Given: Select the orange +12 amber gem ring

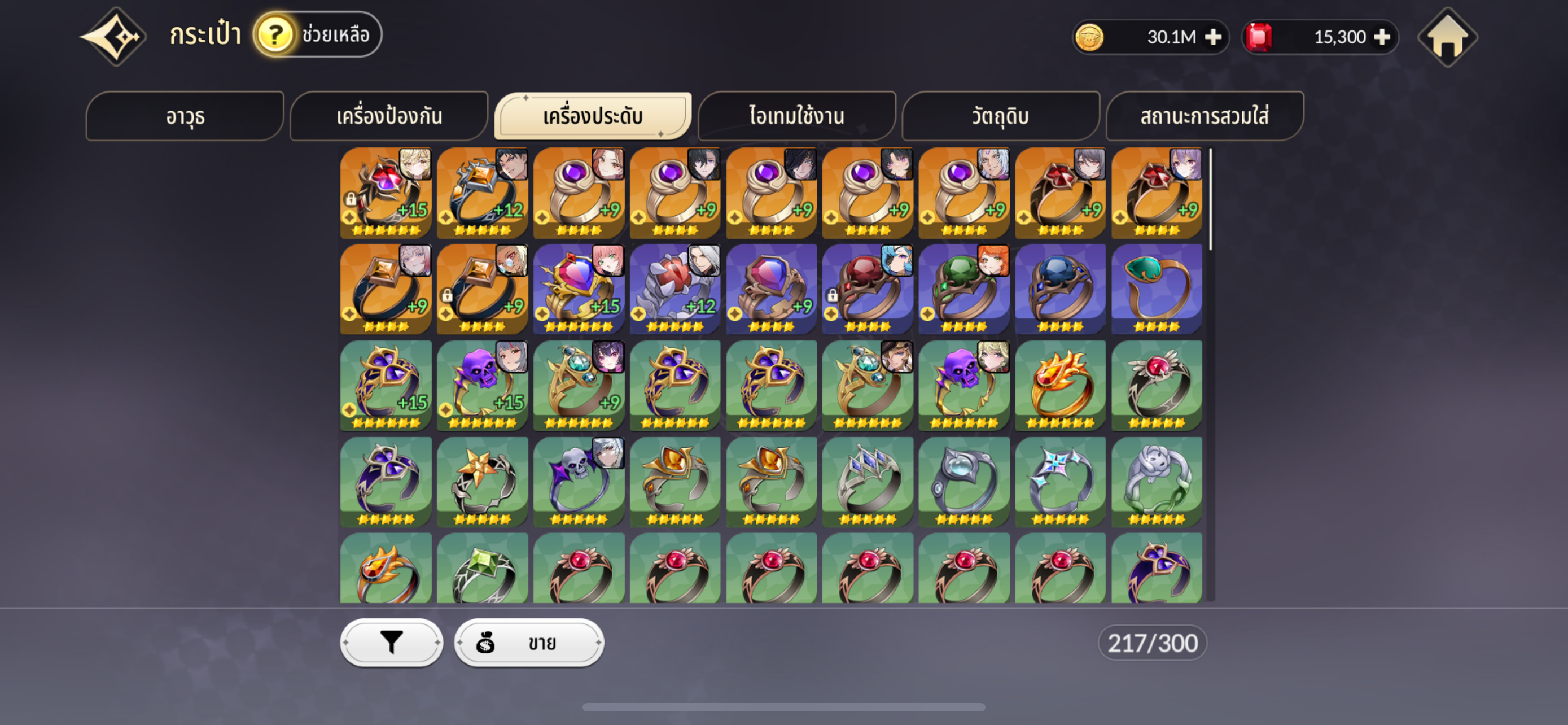Looking at the screenshot, I should pos(482,193).
